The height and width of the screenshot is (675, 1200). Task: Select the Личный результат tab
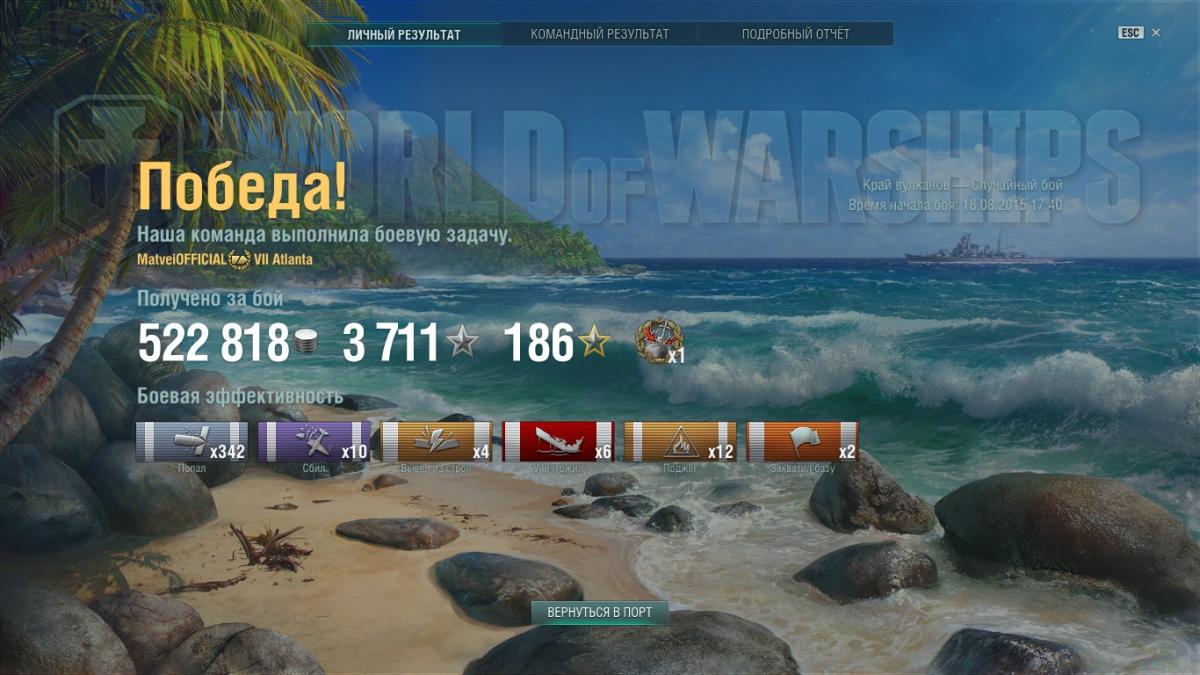point(404,34)
